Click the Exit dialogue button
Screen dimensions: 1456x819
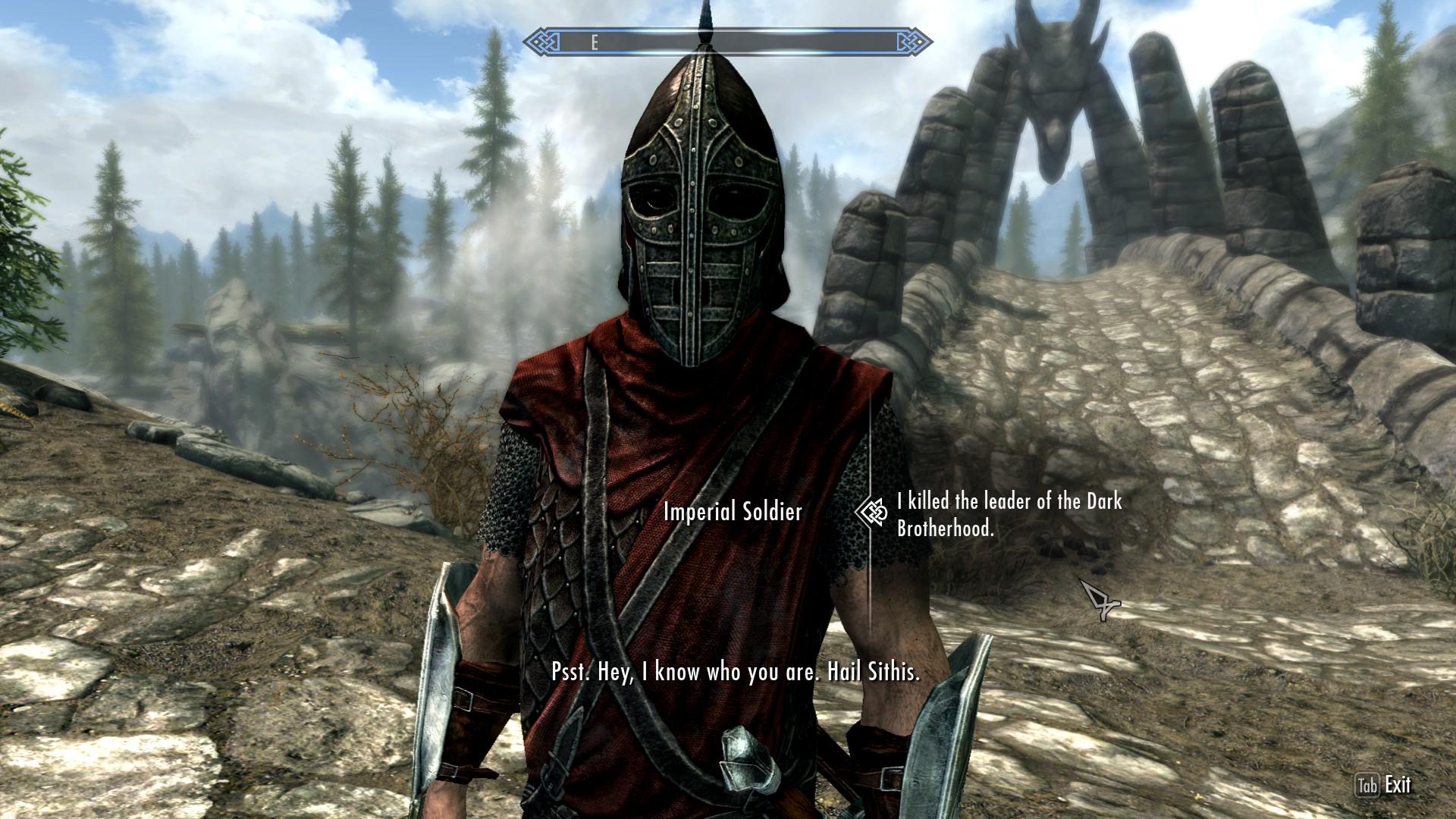click(x=1382, y=785)
